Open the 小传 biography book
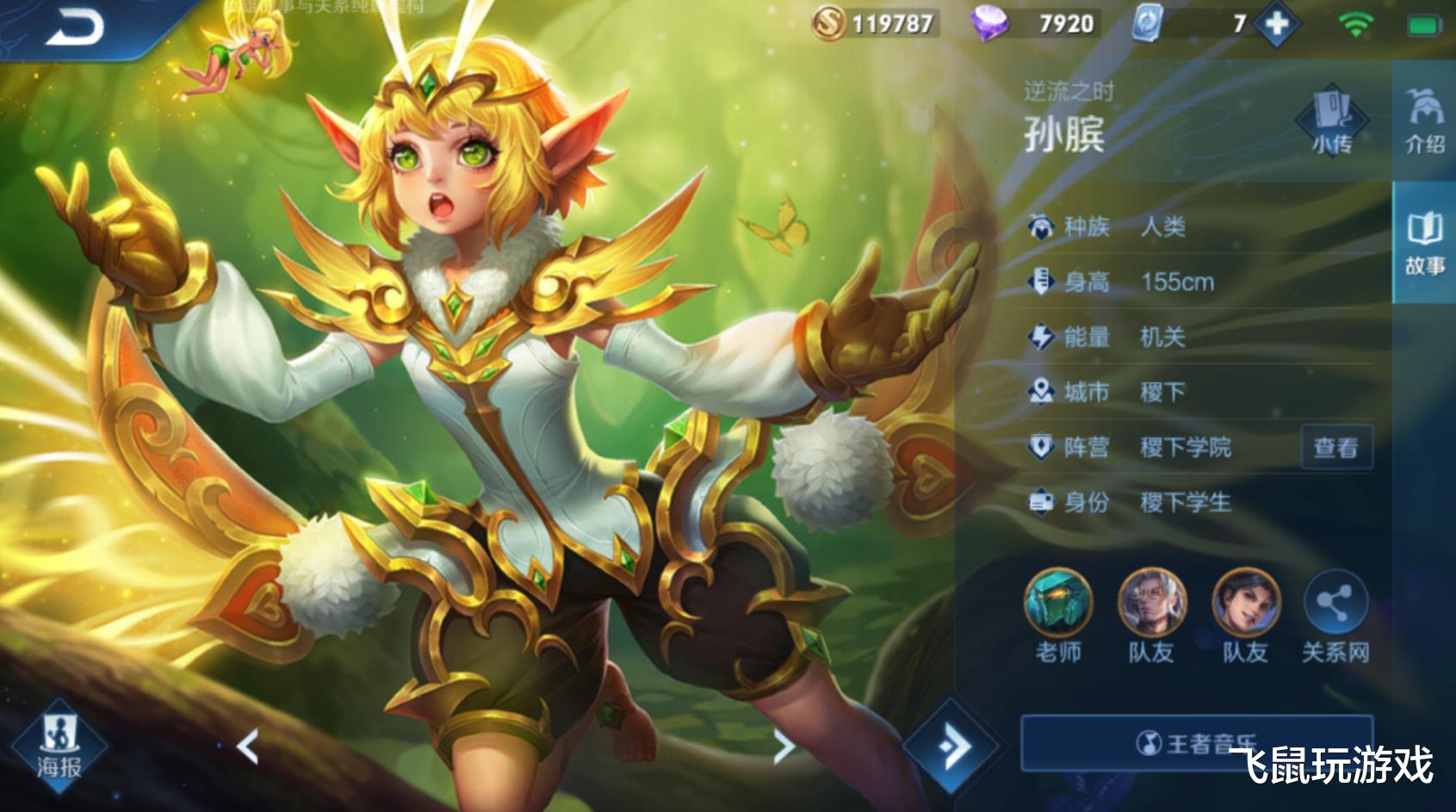Viewport: 1456px width, 812px height. pos(1331,121)
